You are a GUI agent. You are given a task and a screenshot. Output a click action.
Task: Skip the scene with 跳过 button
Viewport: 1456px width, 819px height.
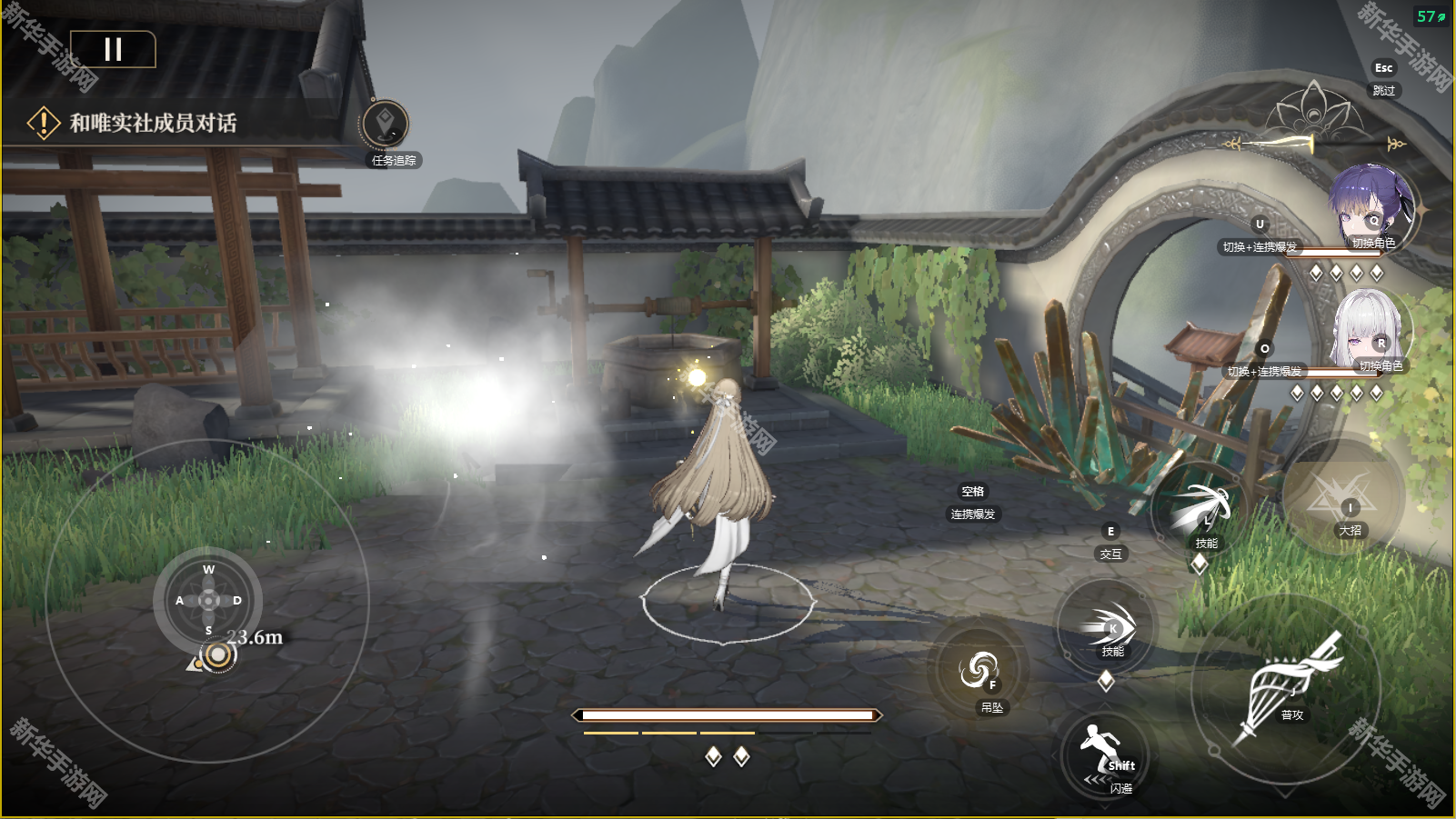(1383, 90)
